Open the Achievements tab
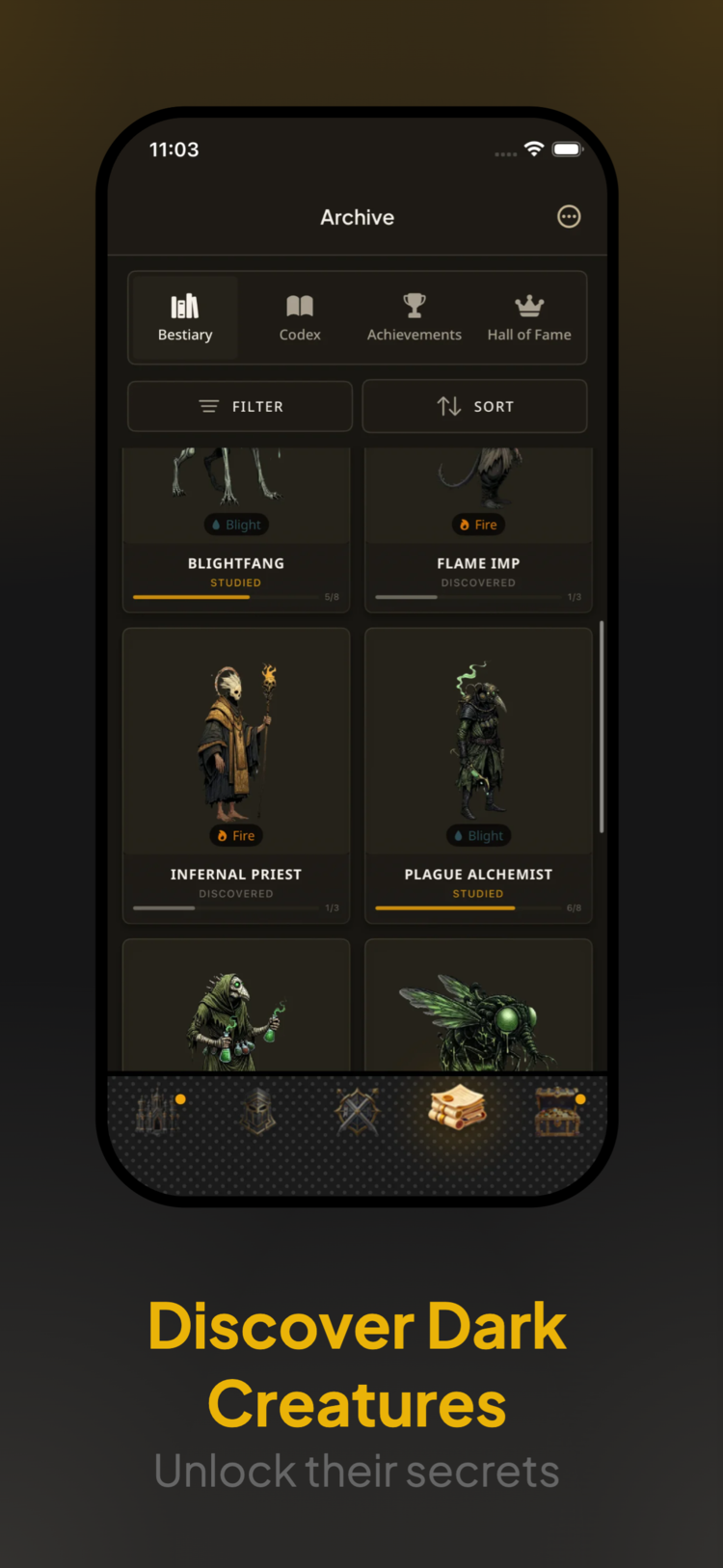 pyautogui.click(x=415, y=318)
